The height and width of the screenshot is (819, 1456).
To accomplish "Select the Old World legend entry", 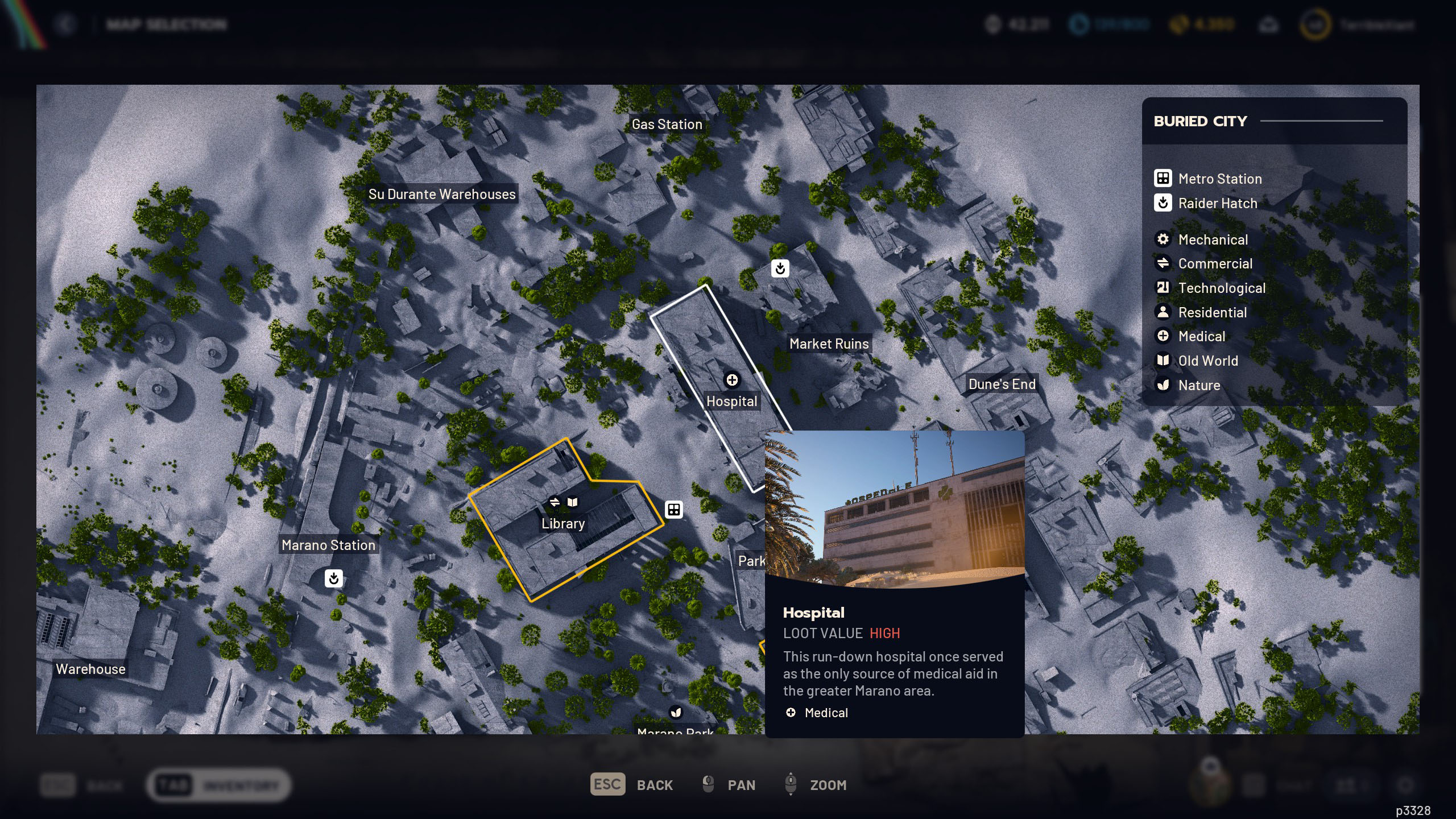I will click(x=1207, y=361).
